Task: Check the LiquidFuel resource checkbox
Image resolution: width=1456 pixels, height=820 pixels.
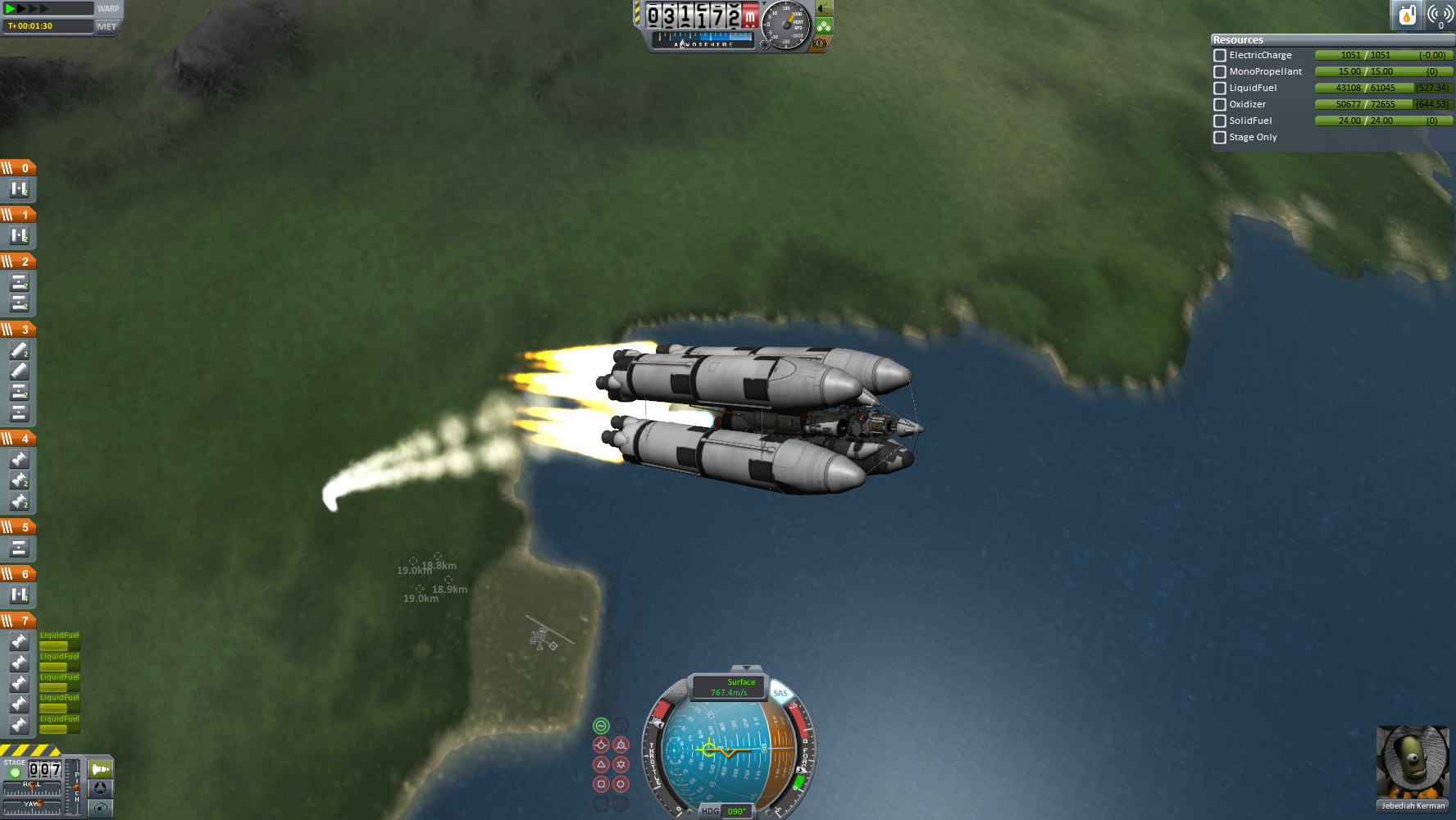Action: coord(1220,89)
